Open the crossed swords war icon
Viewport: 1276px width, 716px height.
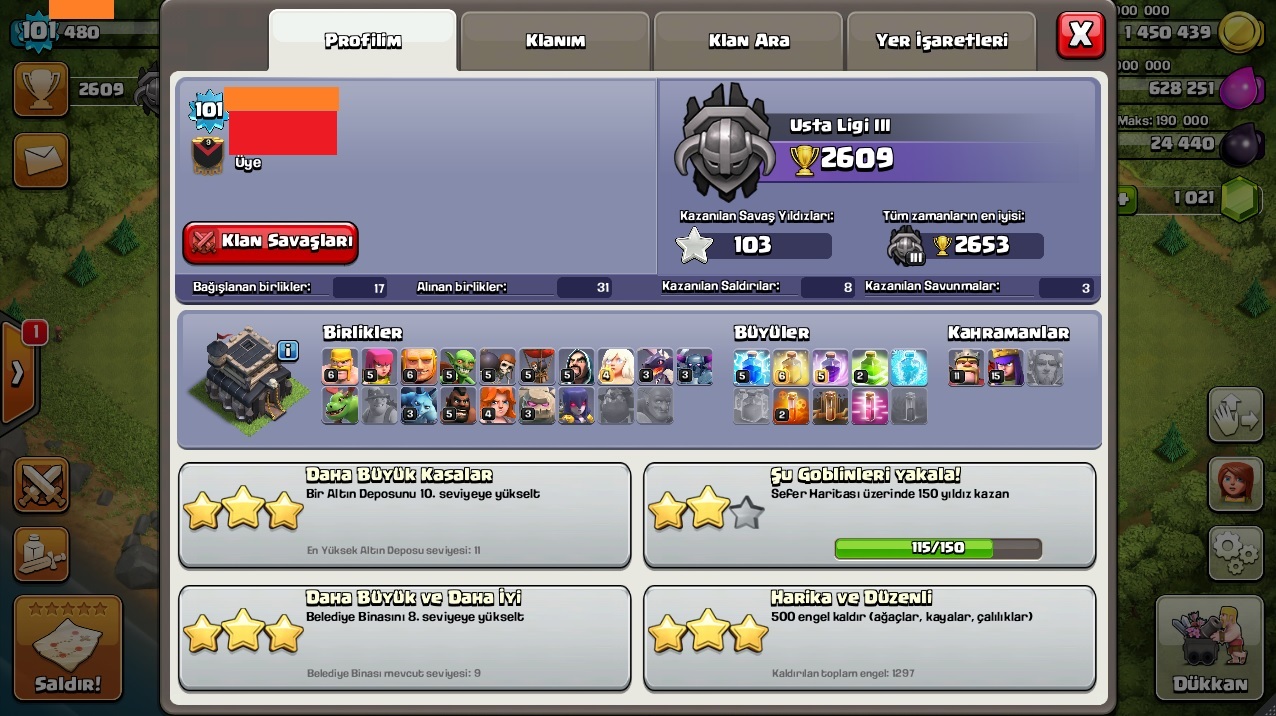41,485
